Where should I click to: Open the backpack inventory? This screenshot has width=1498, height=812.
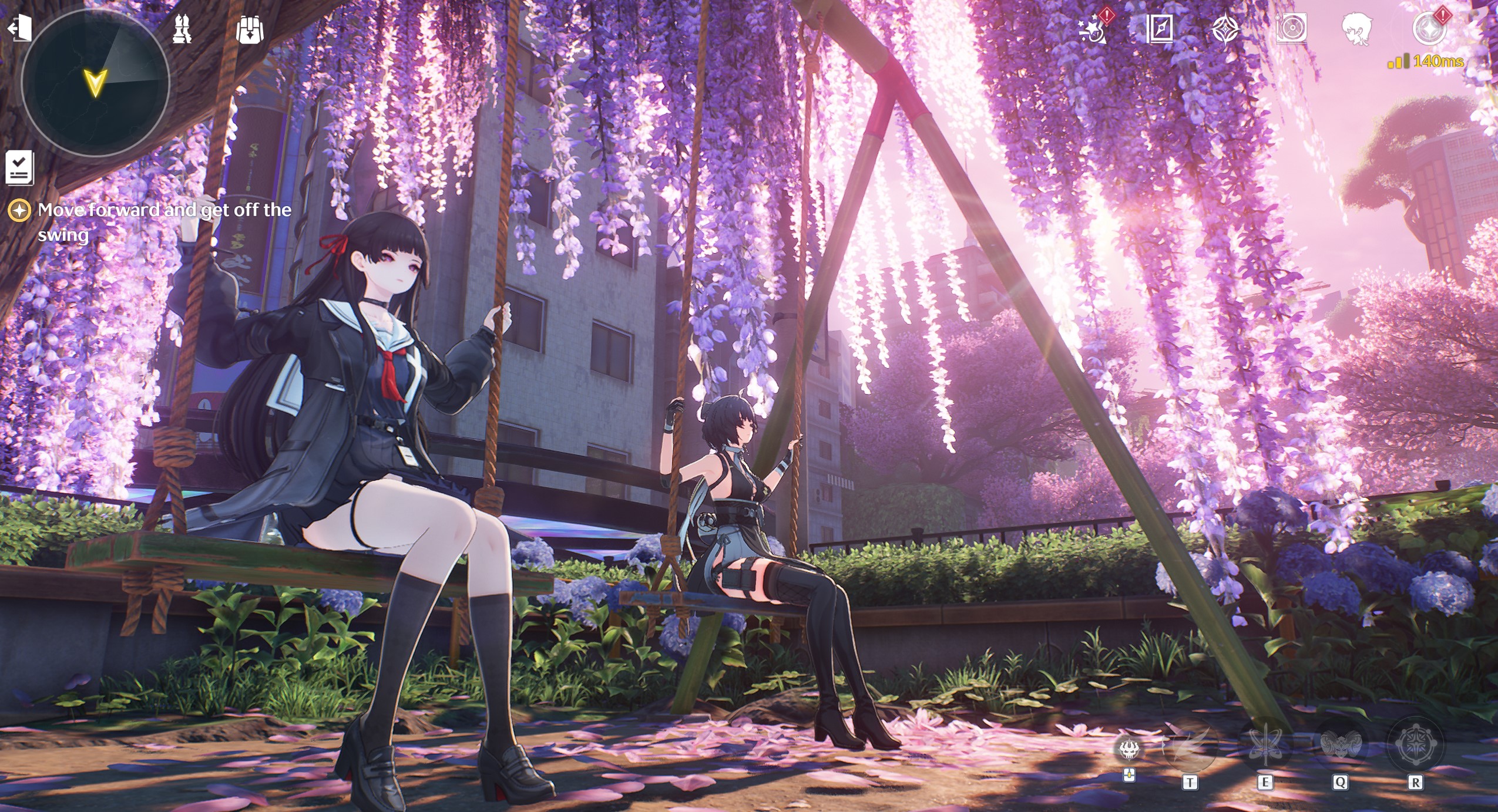(250, 29)
